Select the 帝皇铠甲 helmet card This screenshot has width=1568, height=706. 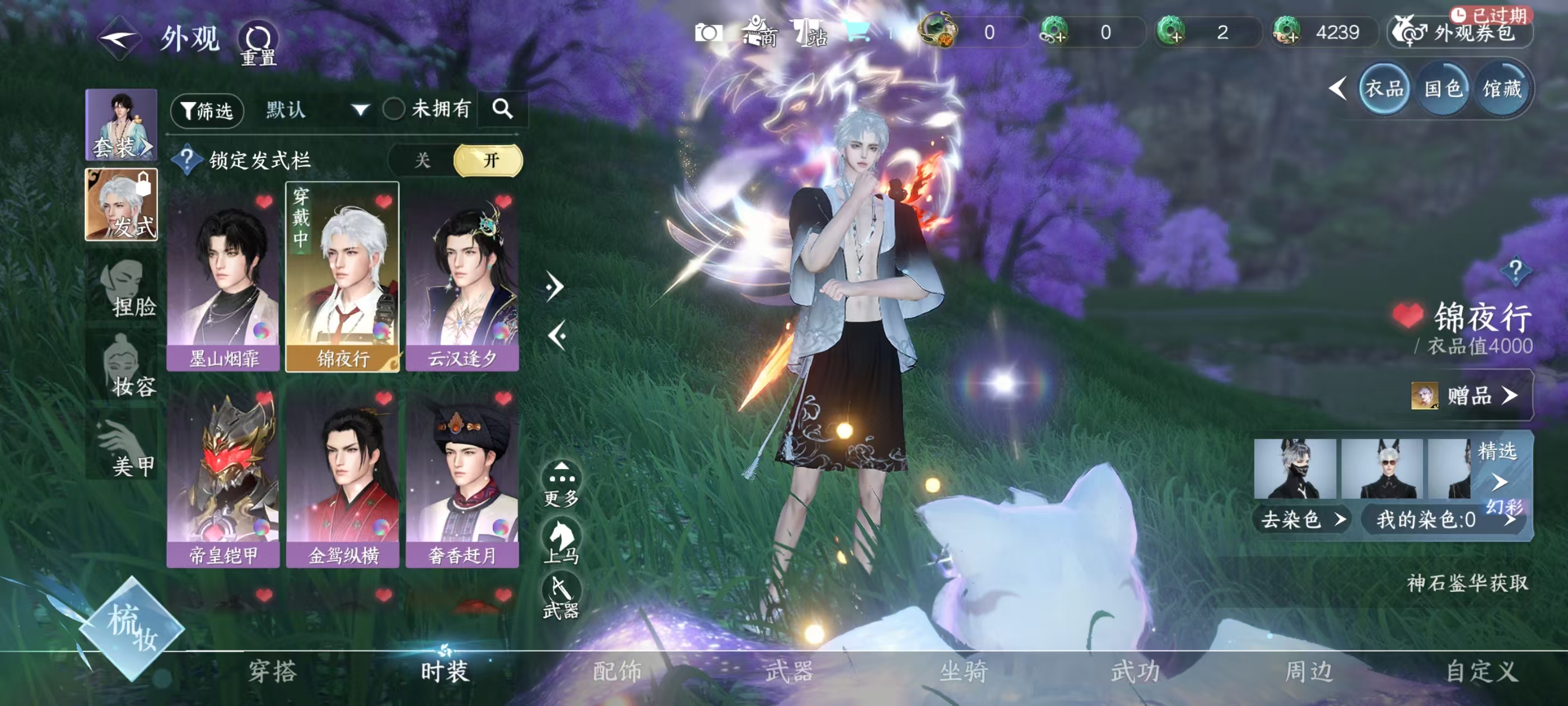(223, 477)
